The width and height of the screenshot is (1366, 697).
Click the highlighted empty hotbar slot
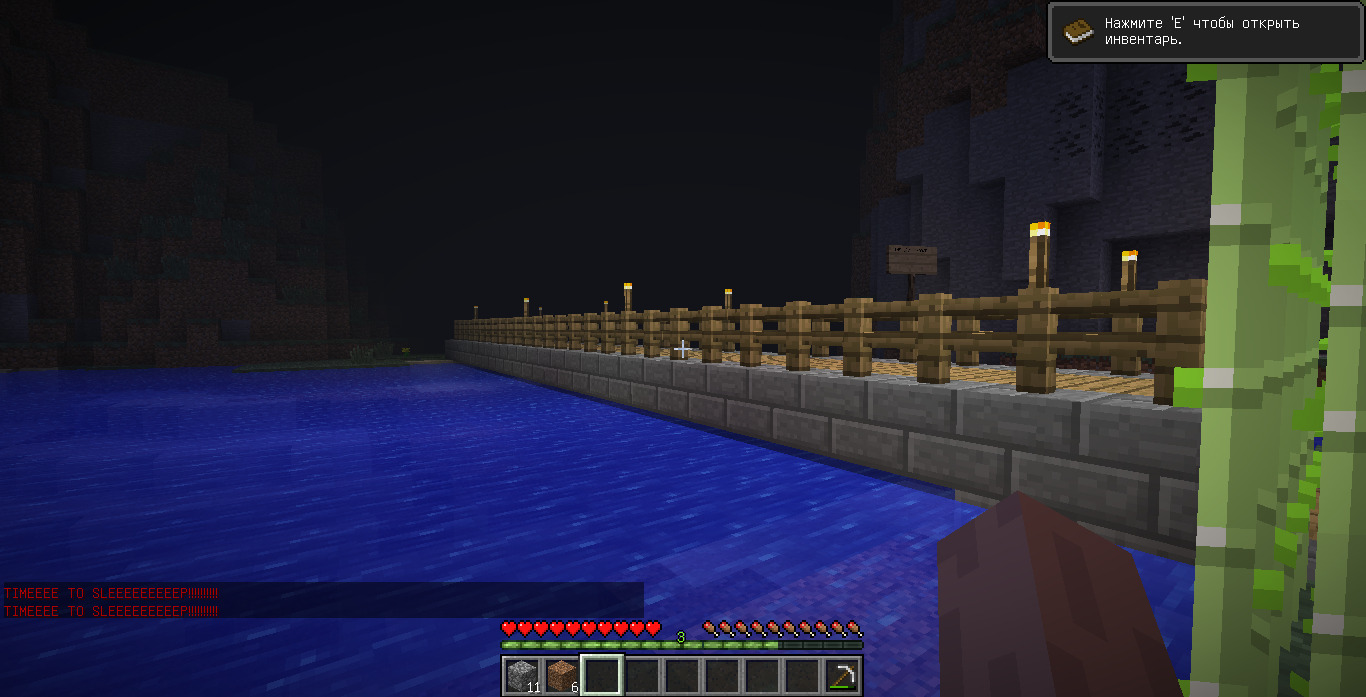(602, 676)
